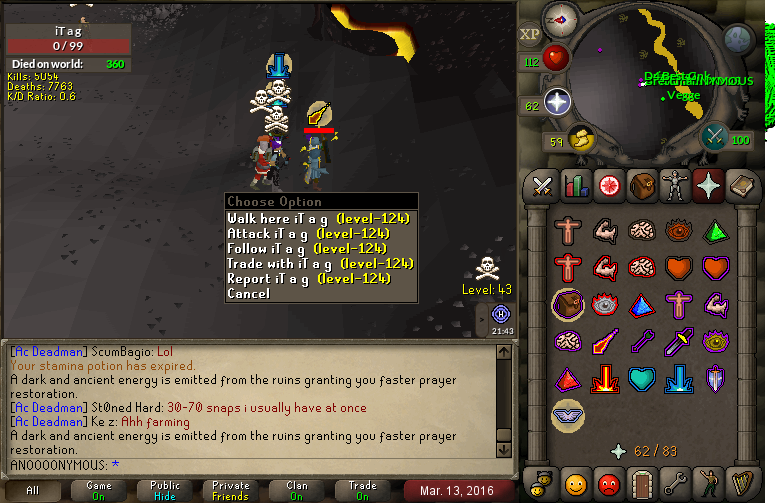The width and height of the screenshot is (775, 504).
Task: Select the Private chat filter tab
Action: [x=231, y=490]
